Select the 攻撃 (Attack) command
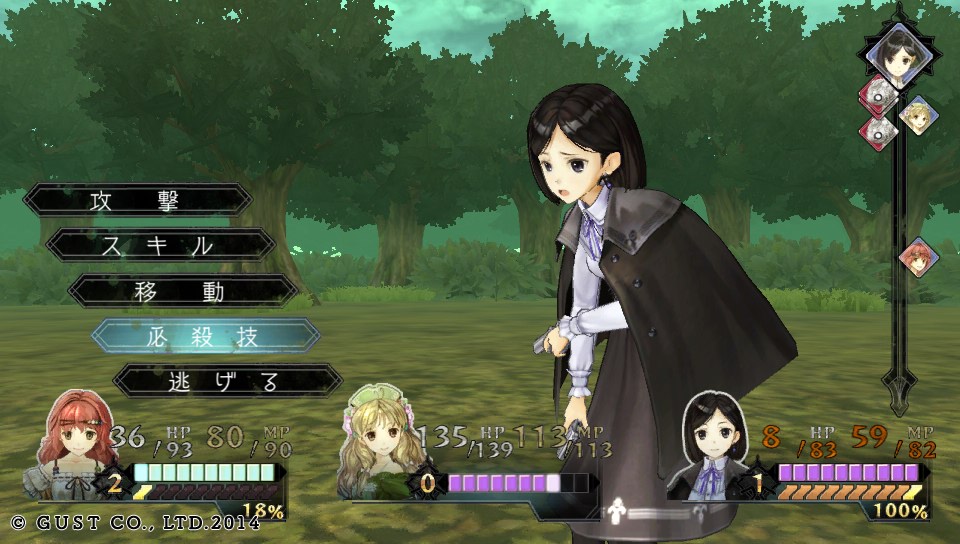This screenshot has width=960, height=544. [138, 199]
